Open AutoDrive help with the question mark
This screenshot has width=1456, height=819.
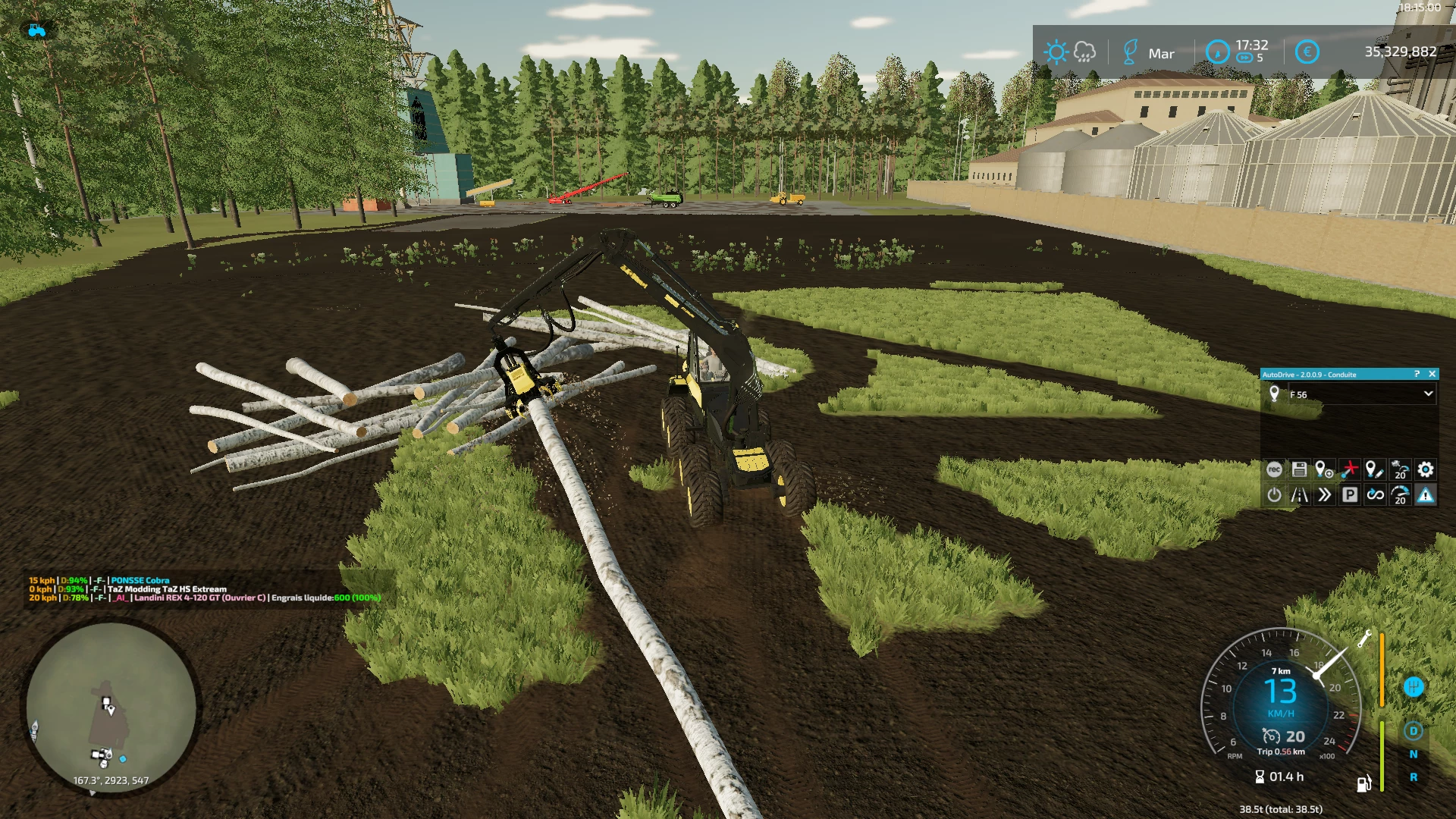1417,374
